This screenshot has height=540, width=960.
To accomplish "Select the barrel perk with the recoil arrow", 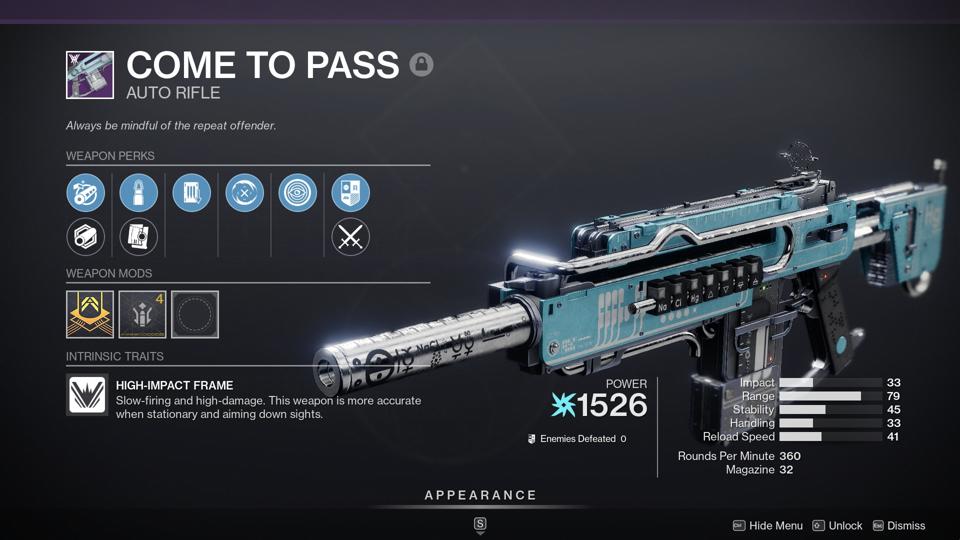I will tap(86, 193).
